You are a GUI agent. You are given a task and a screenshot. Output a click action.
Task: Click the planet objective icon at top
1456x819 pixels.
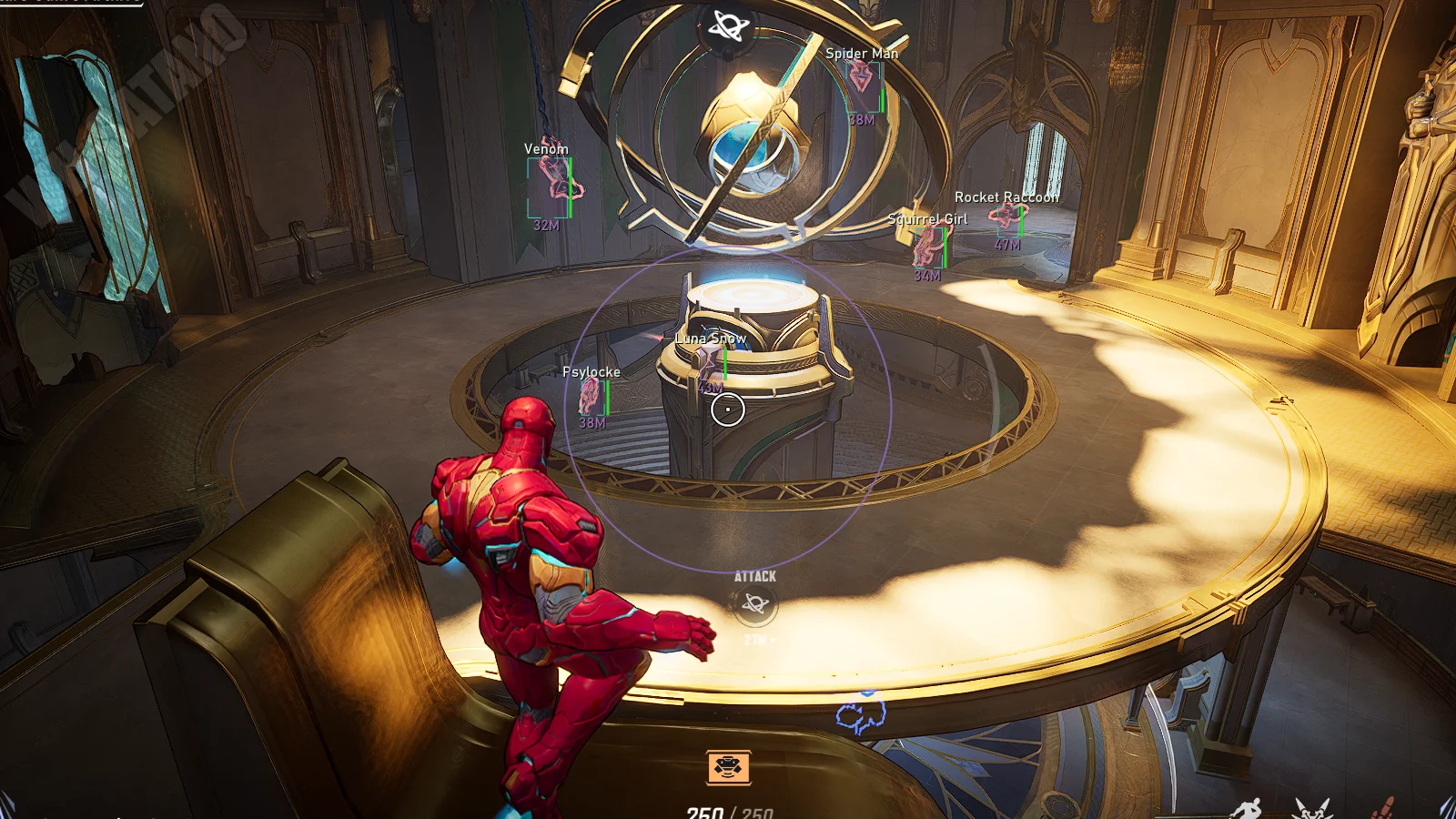[x=728, y=26]
